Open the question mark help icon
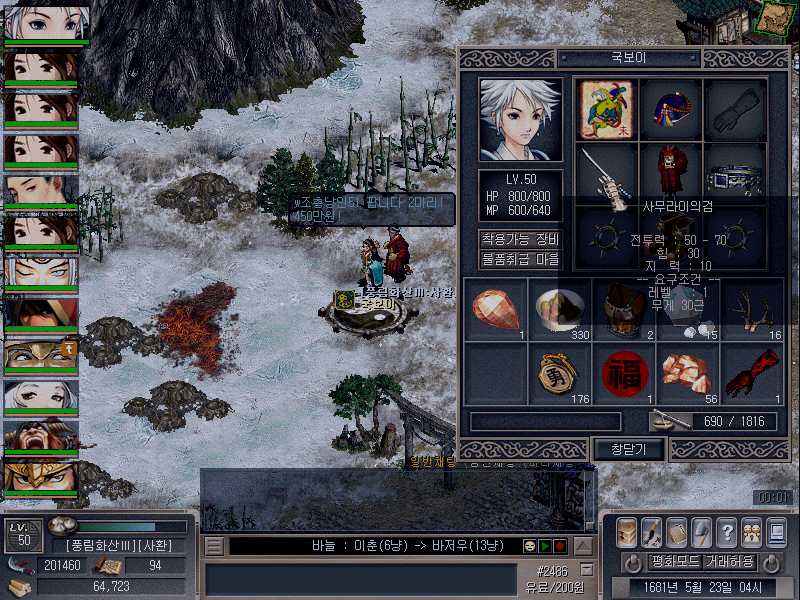The height and width of the screenshot is (600, 800). (727, 532)
